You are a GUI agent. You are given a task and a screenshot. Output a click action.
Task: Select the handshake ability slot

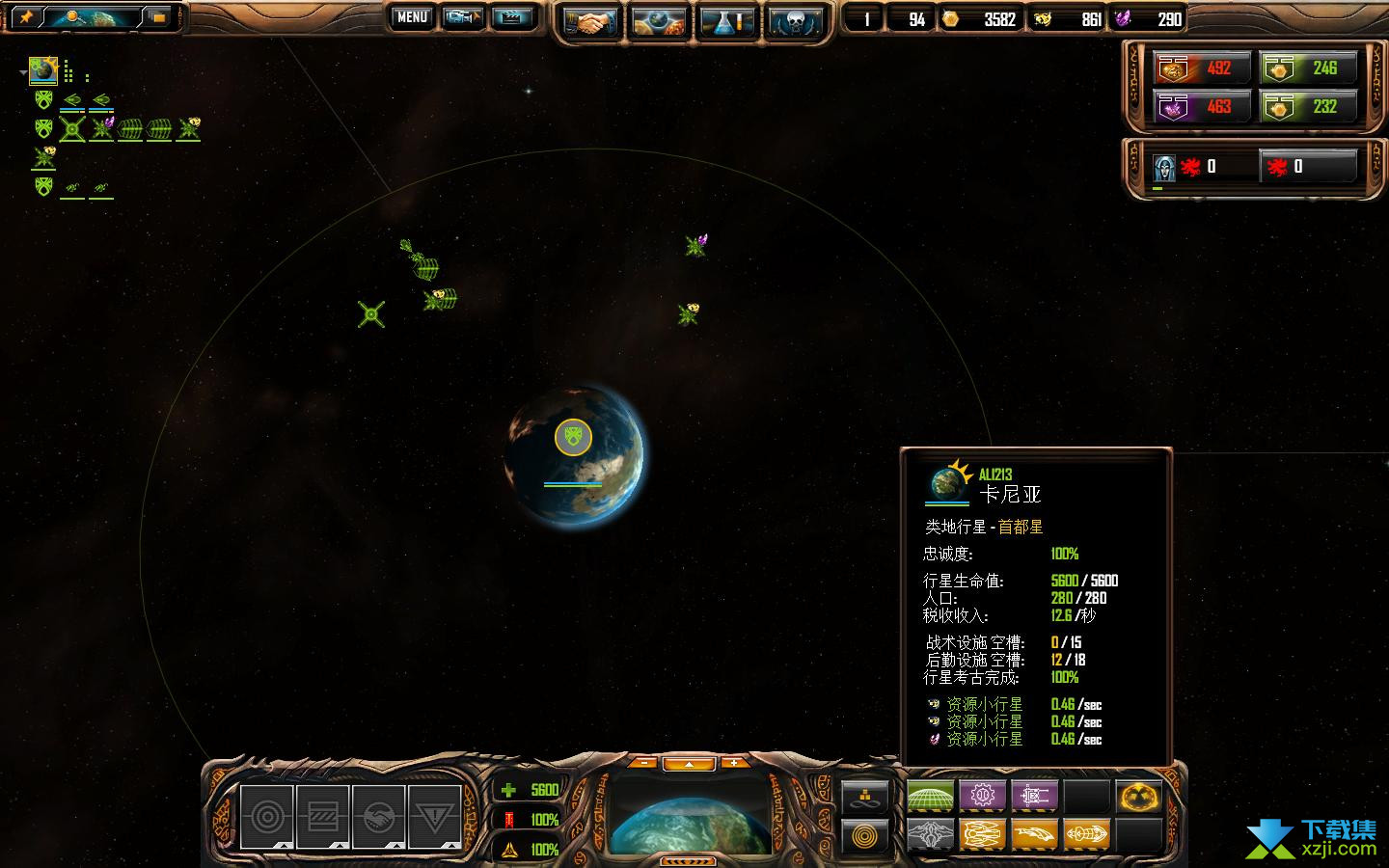pos(378,818)
